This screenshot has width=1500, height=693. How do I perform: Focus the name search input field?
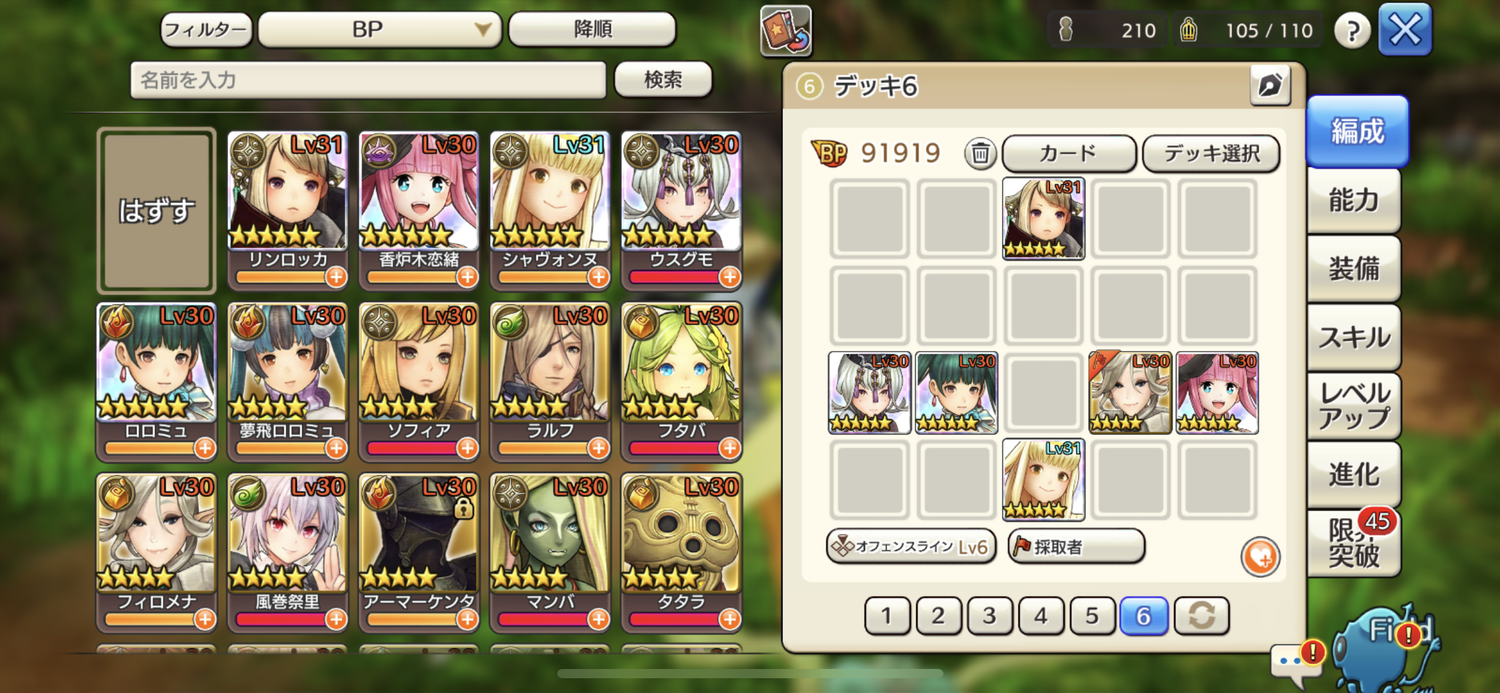click(368, 80)
